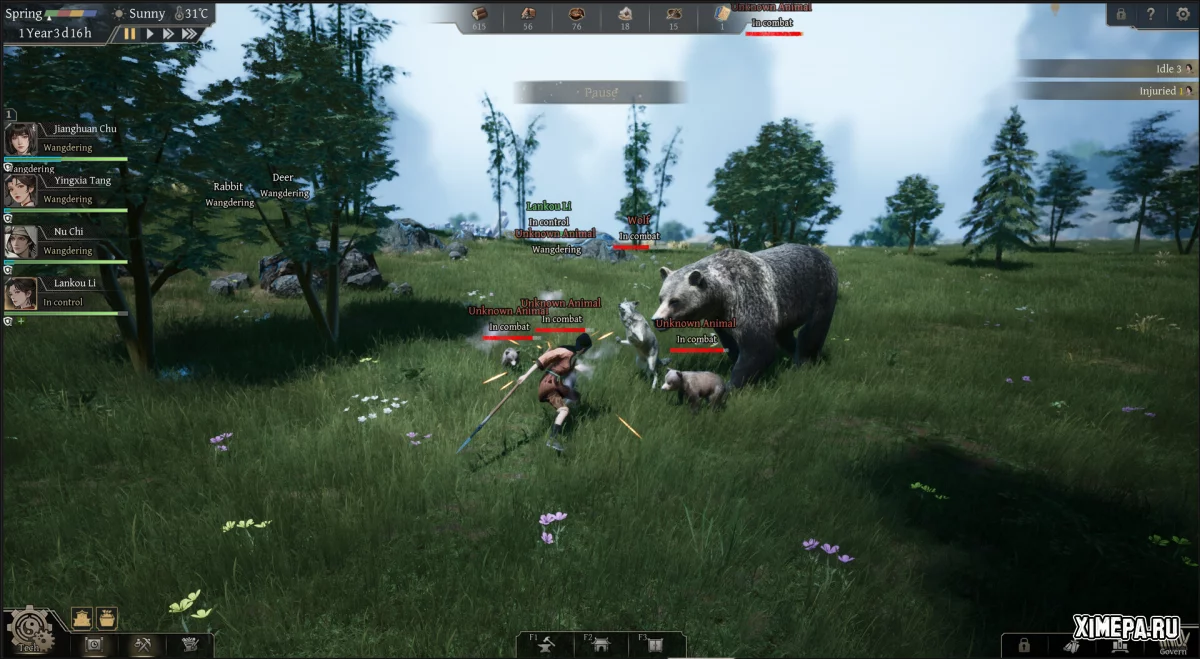This screenshot has height=659, width=1200.
Task: Set game speed to double fast-forward
Action: (168, 33)
